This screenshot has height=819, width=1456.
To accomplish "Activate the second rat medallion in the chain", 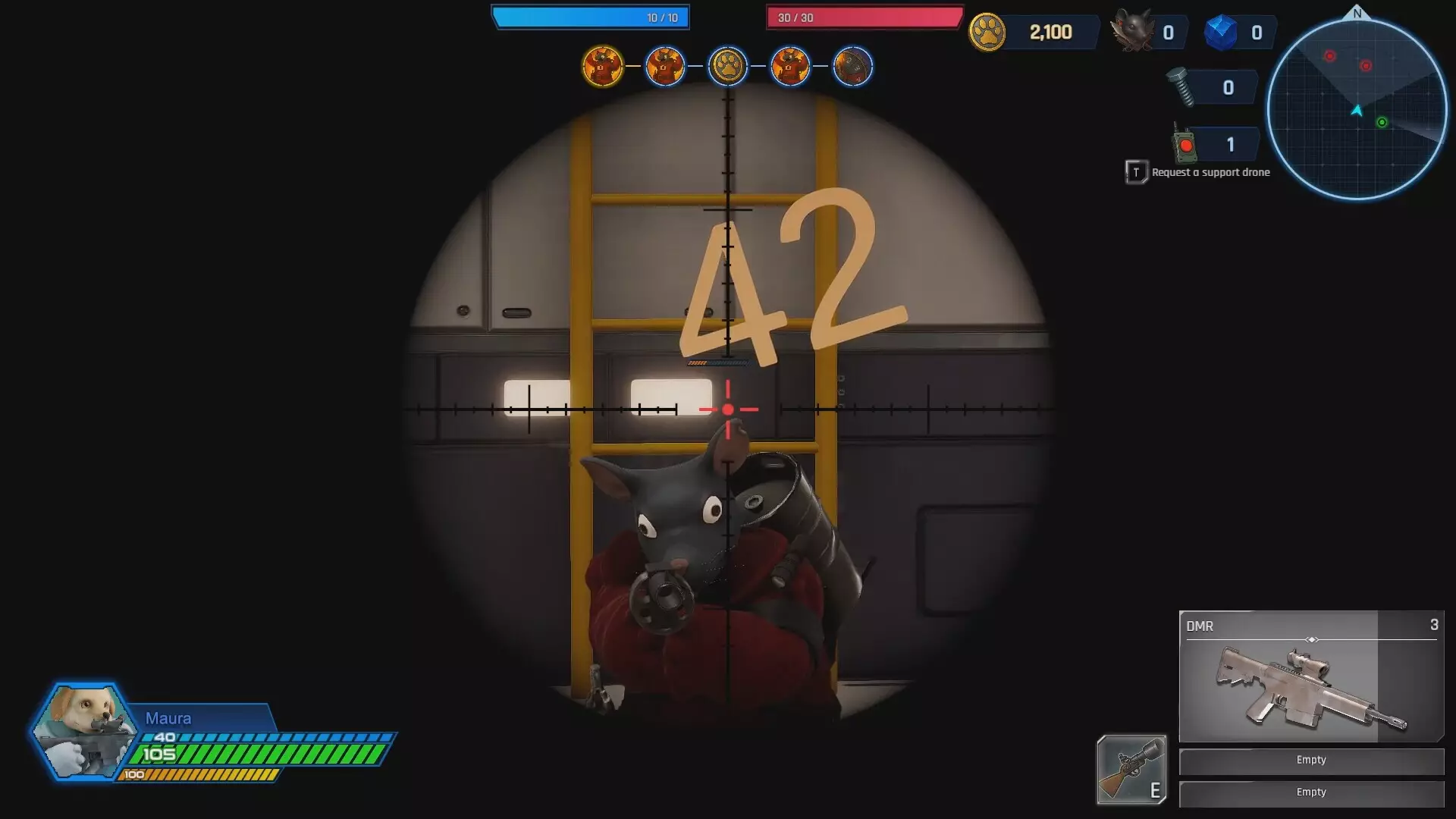I will [x=665, y=66].
